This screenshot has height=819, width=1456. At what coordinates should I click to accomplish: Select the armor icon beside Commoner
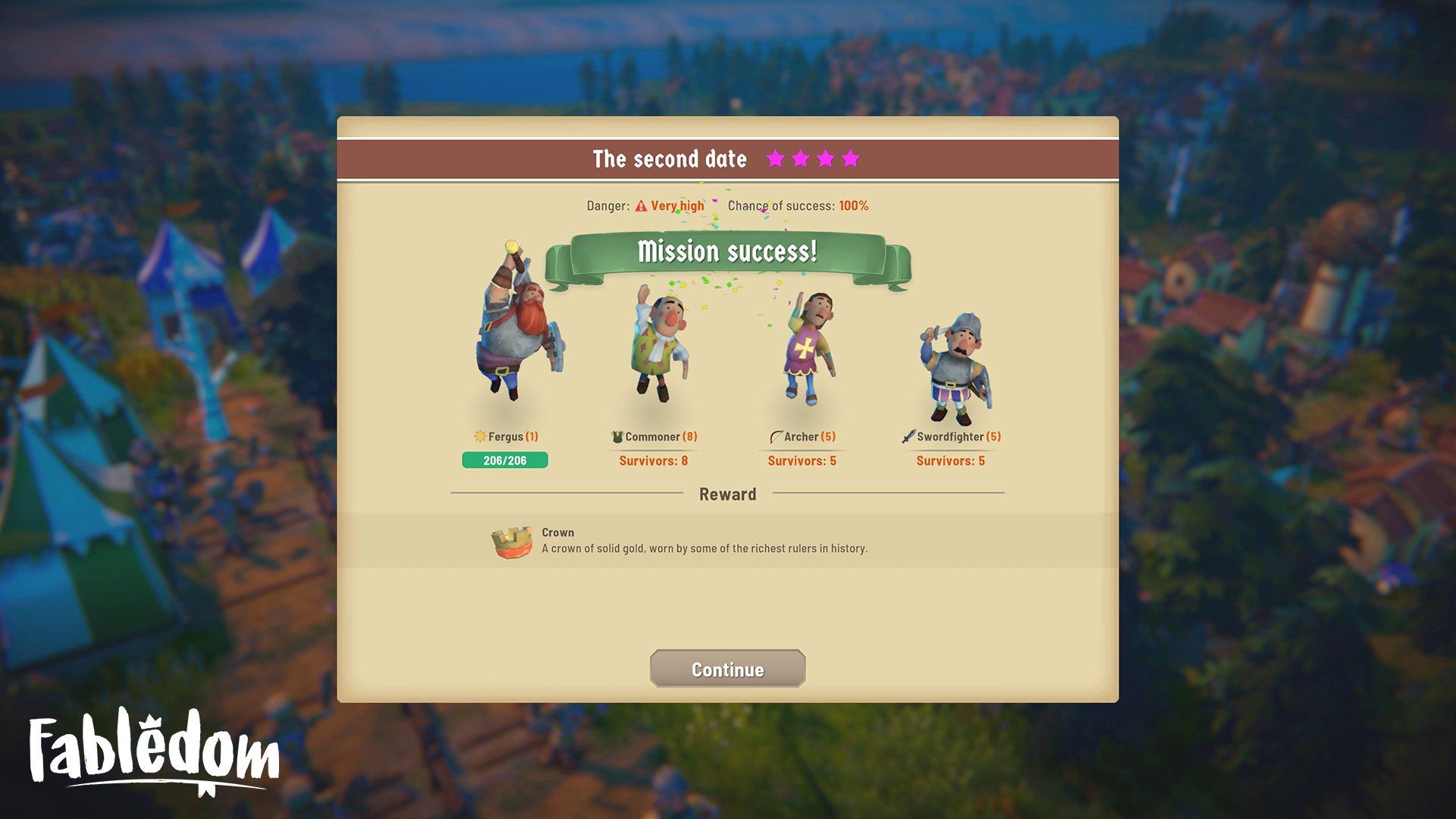(617, 436)
